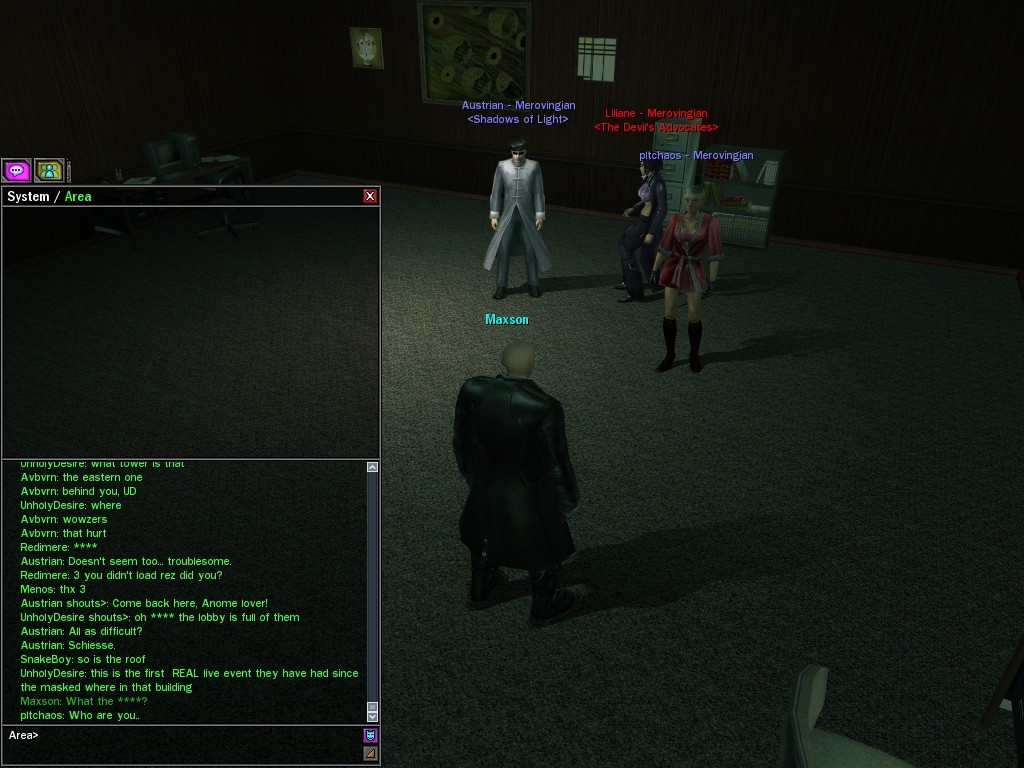
Task: Open the purple mask emote icon
Action: (x=370, y=735)
